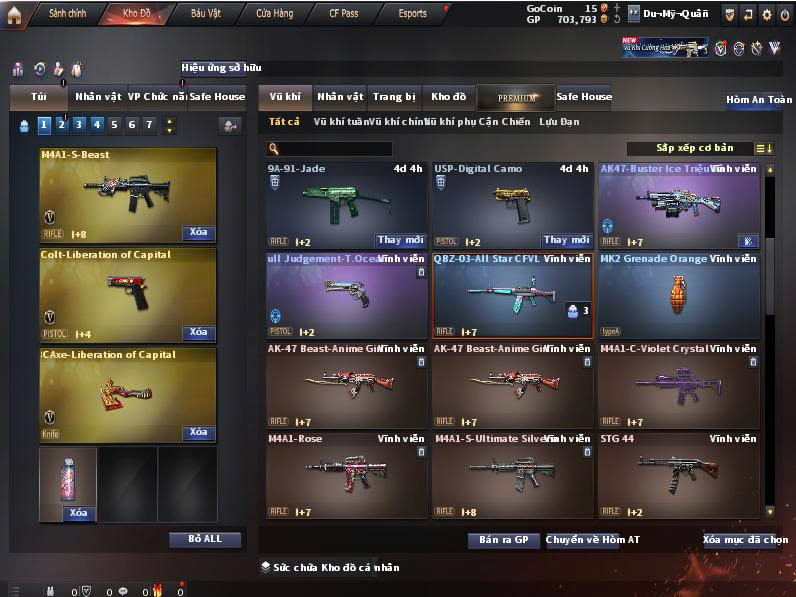Switch to the PREMIUM storage tab
The height and width of the screenshot is (597, 796).
516,97
